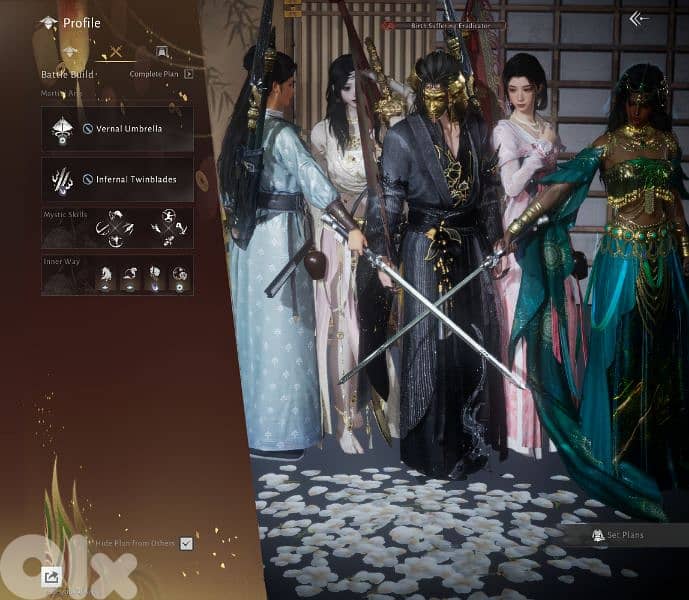
Task: Switch to the third profile tab icon
Action: pos(161,52)
